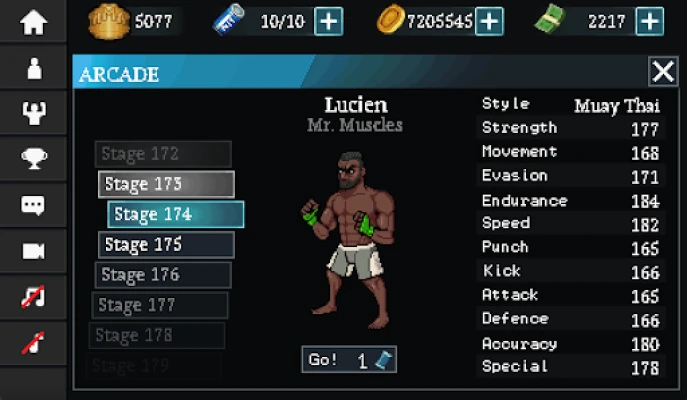Start the fight with the Go! button
This screenshot has width=687, height=400.
[x=349, y=360]
